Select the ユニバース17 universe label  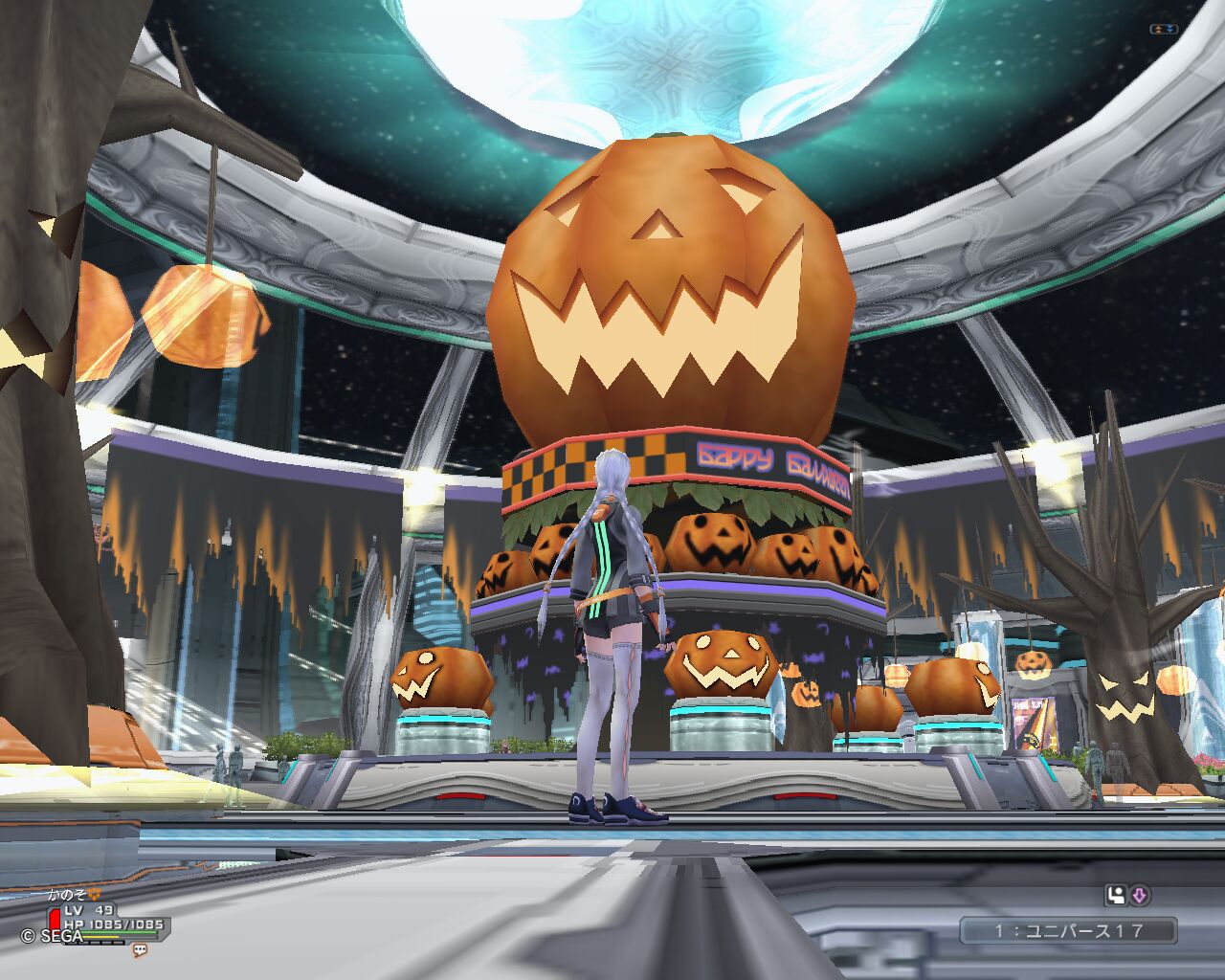coord(1068,930)
